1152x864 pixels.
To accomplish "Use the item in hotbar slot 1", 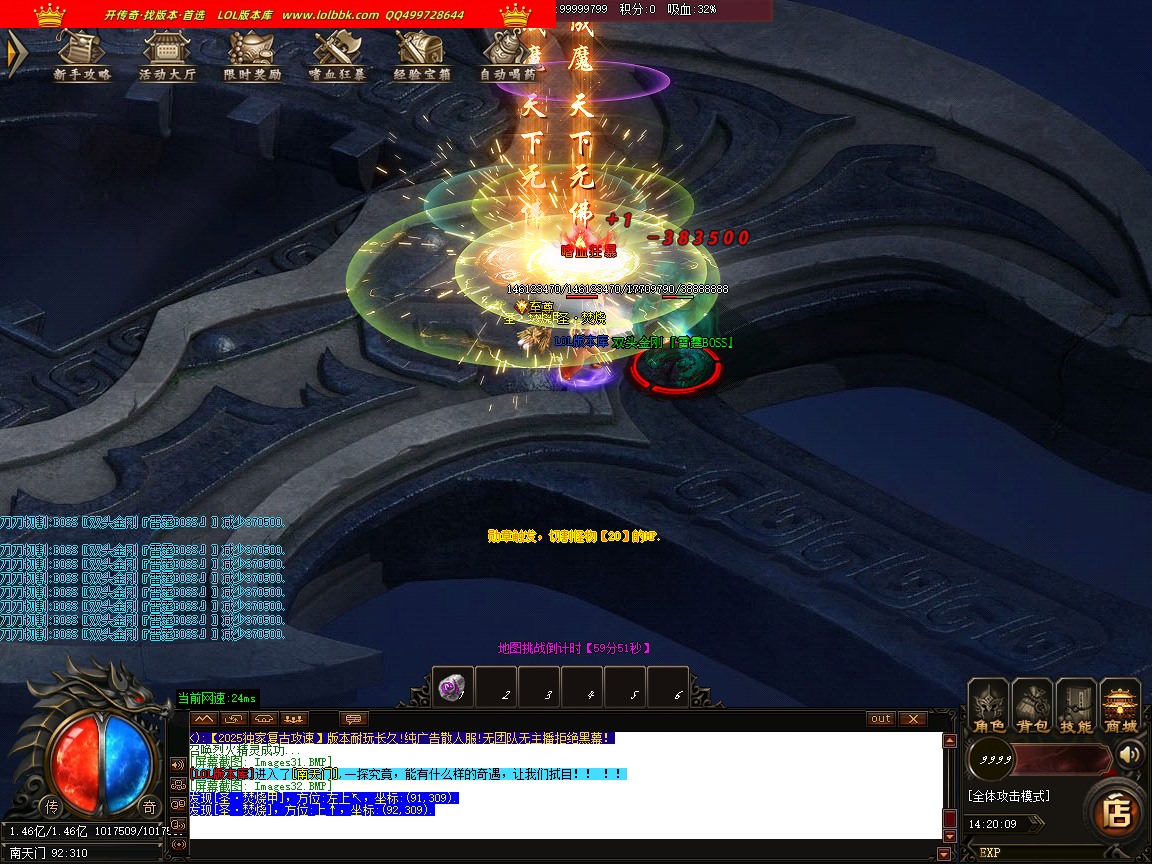I will 453,687.
